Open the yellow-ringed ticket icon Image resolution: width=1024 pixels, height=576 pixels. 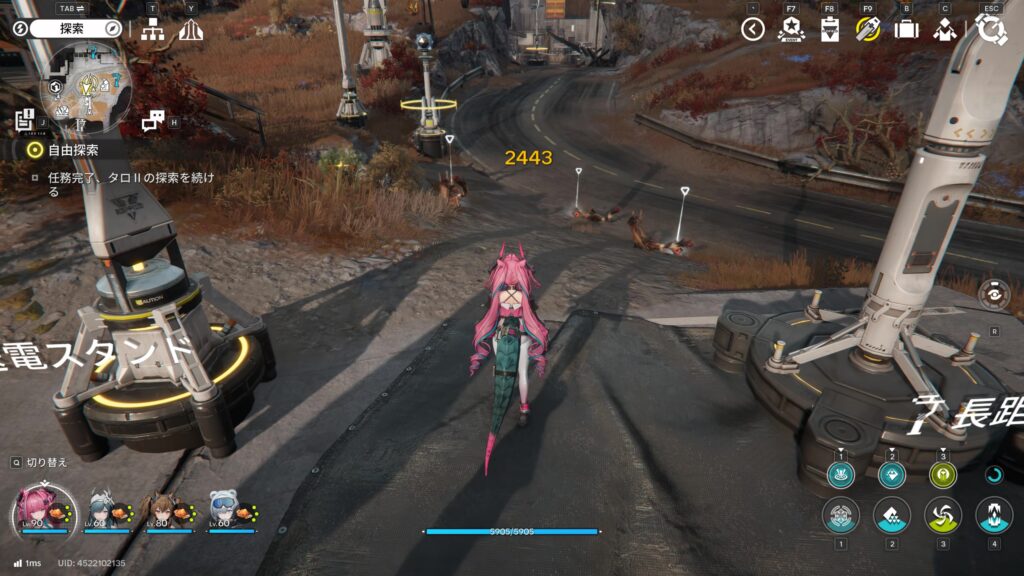[x=867, y=29]
